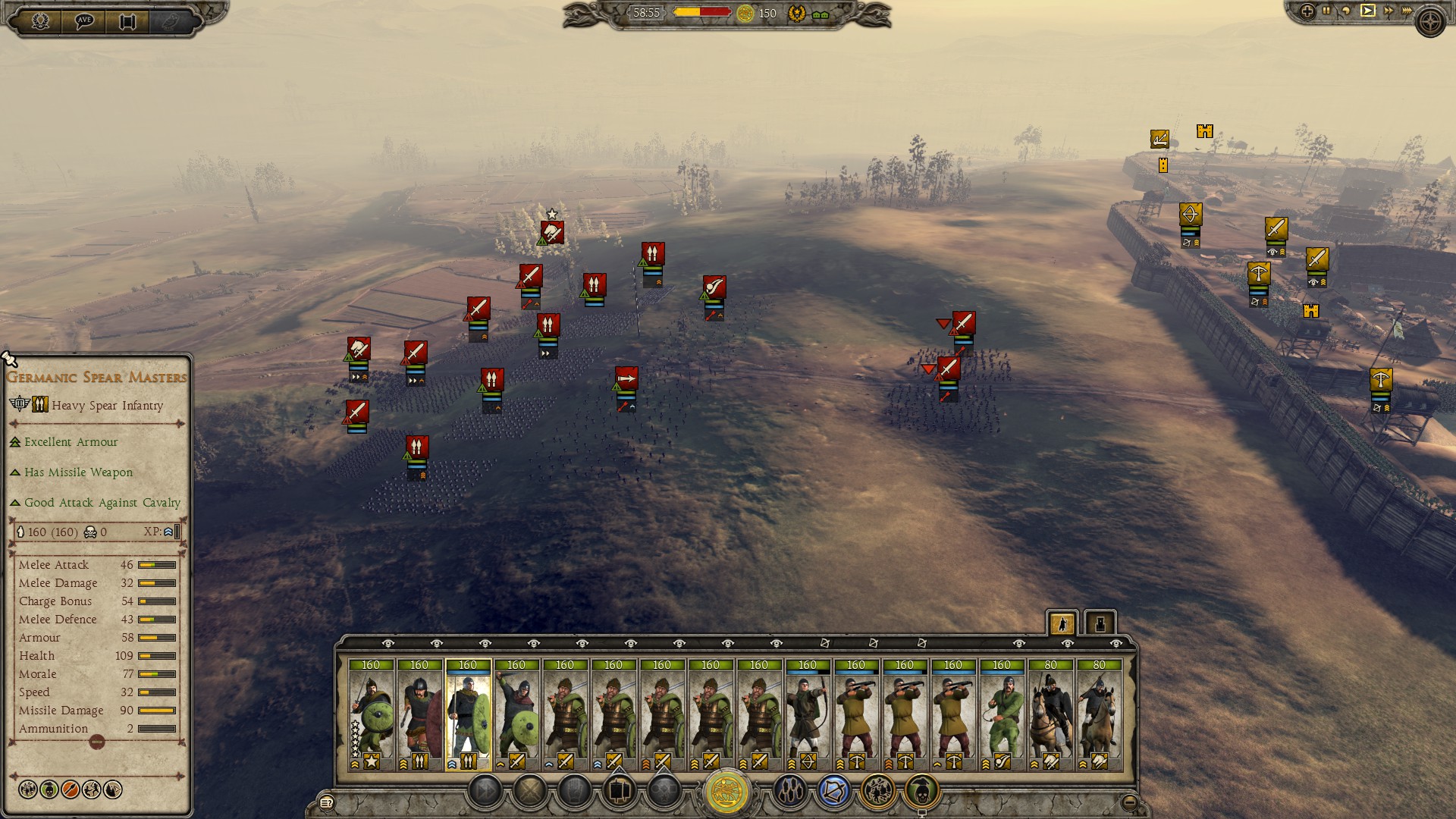
Task: Switch to double fast-forward speed
Action: click(1388, 11)
